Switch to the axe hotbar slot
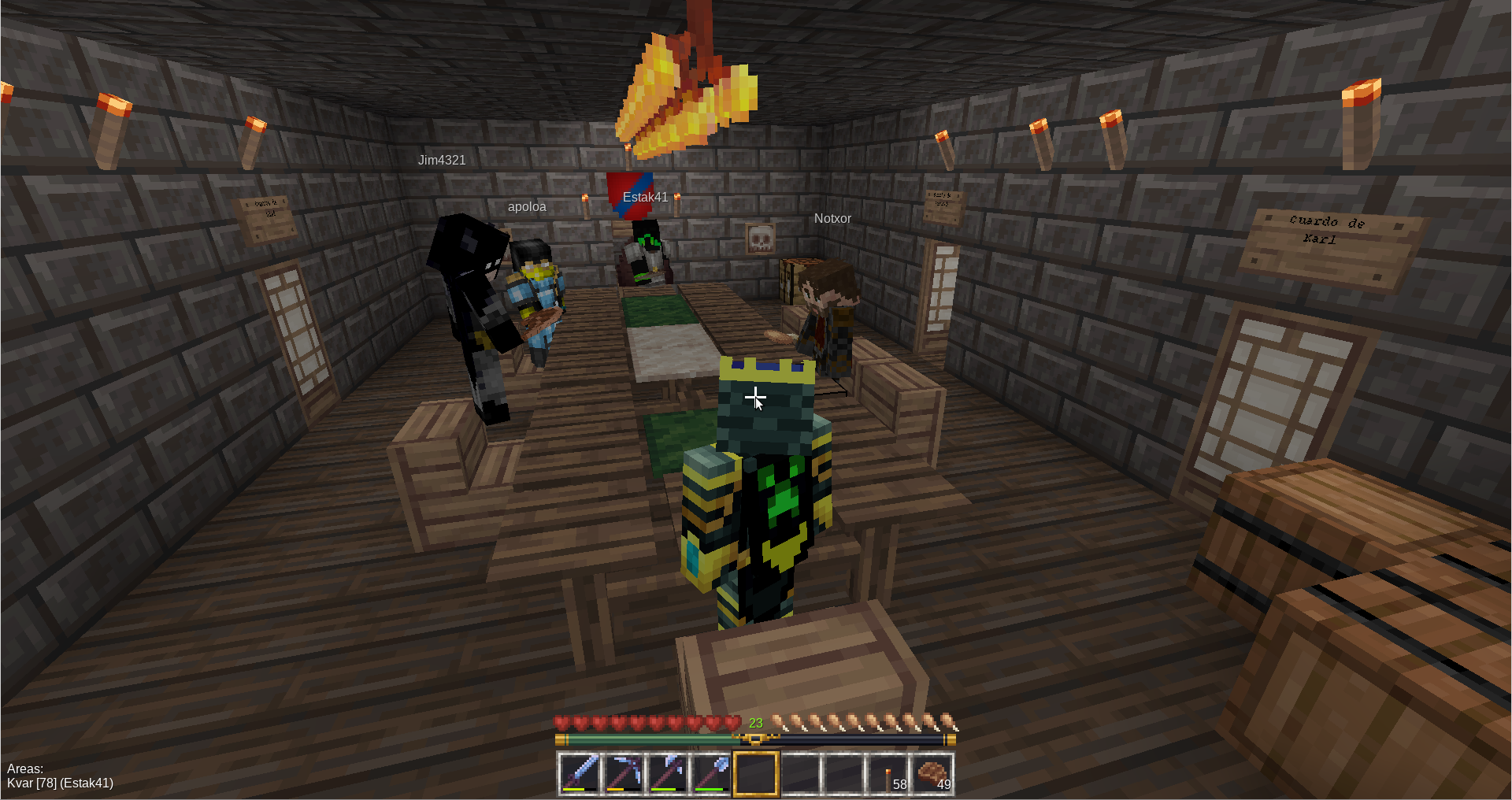 [668, 773]
